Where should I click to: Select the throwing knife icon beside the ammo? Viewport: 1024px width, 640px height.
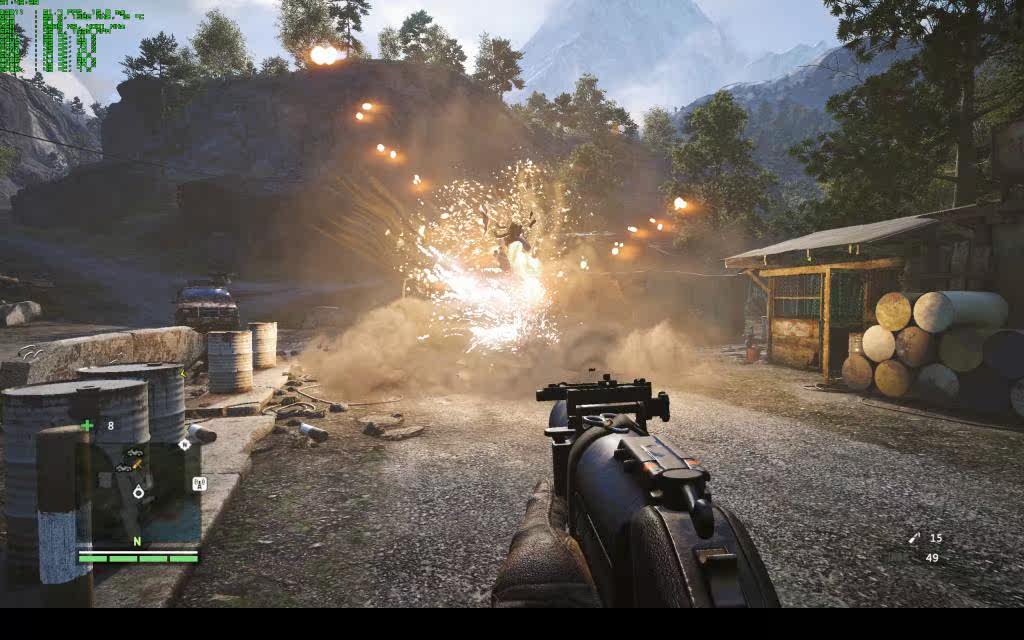pos(914,538)
